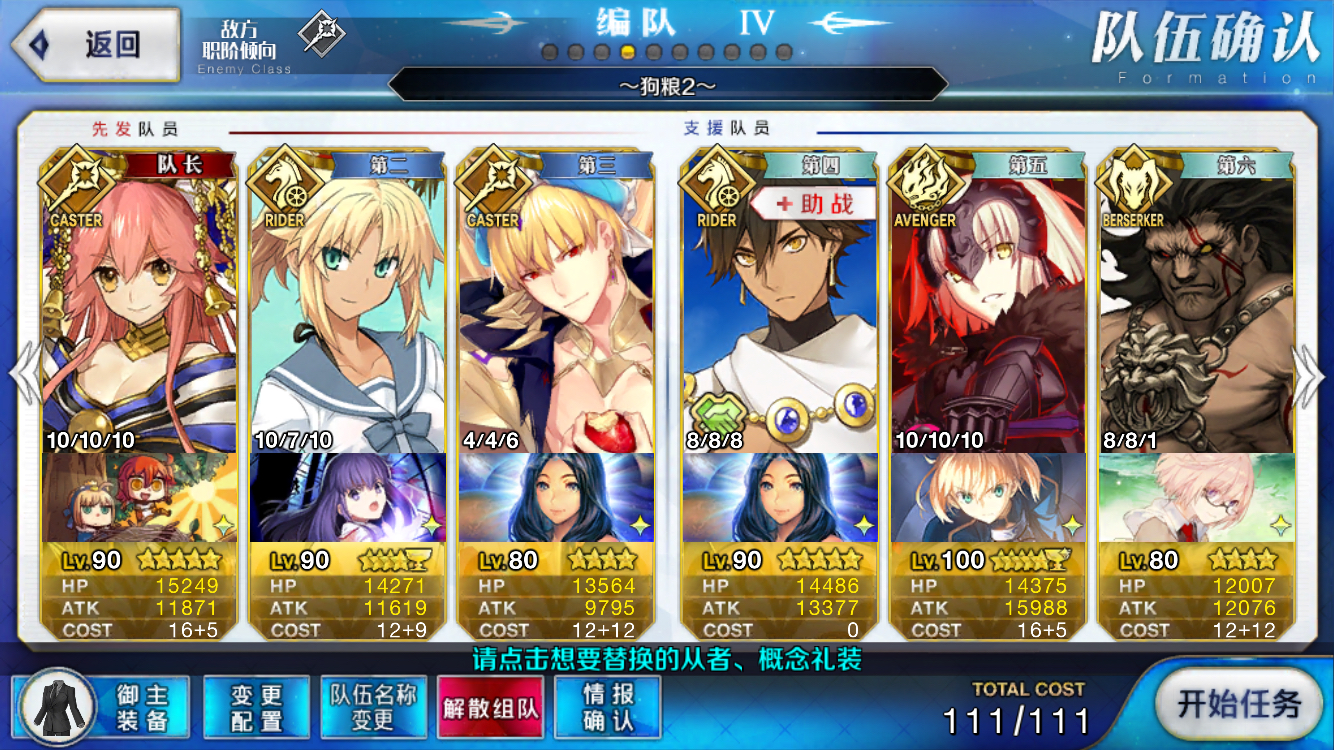Switch to the next party with right arrow

point(1307,375)
